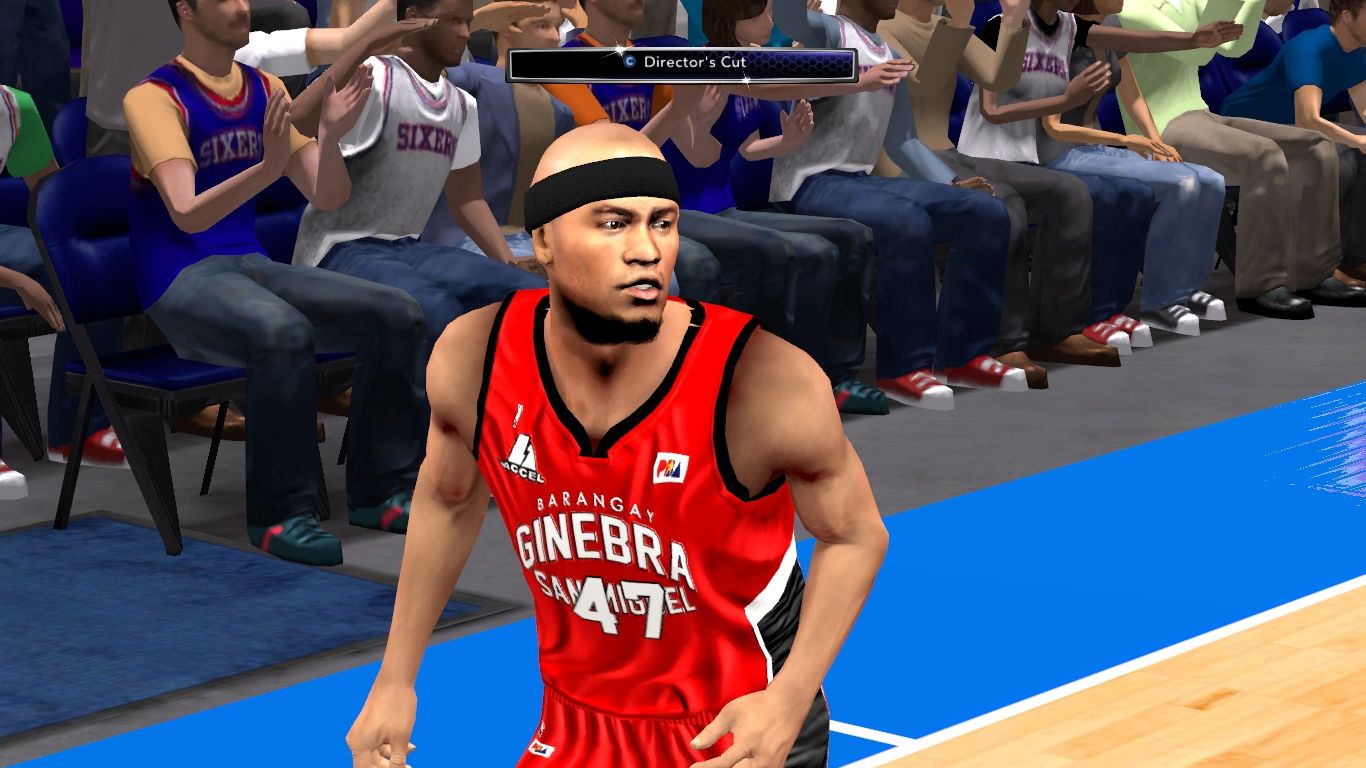The width and height of the screenshot is (1366, 768).
Task: Select the Director's Cut banner
Action: (x=682, y=64)
